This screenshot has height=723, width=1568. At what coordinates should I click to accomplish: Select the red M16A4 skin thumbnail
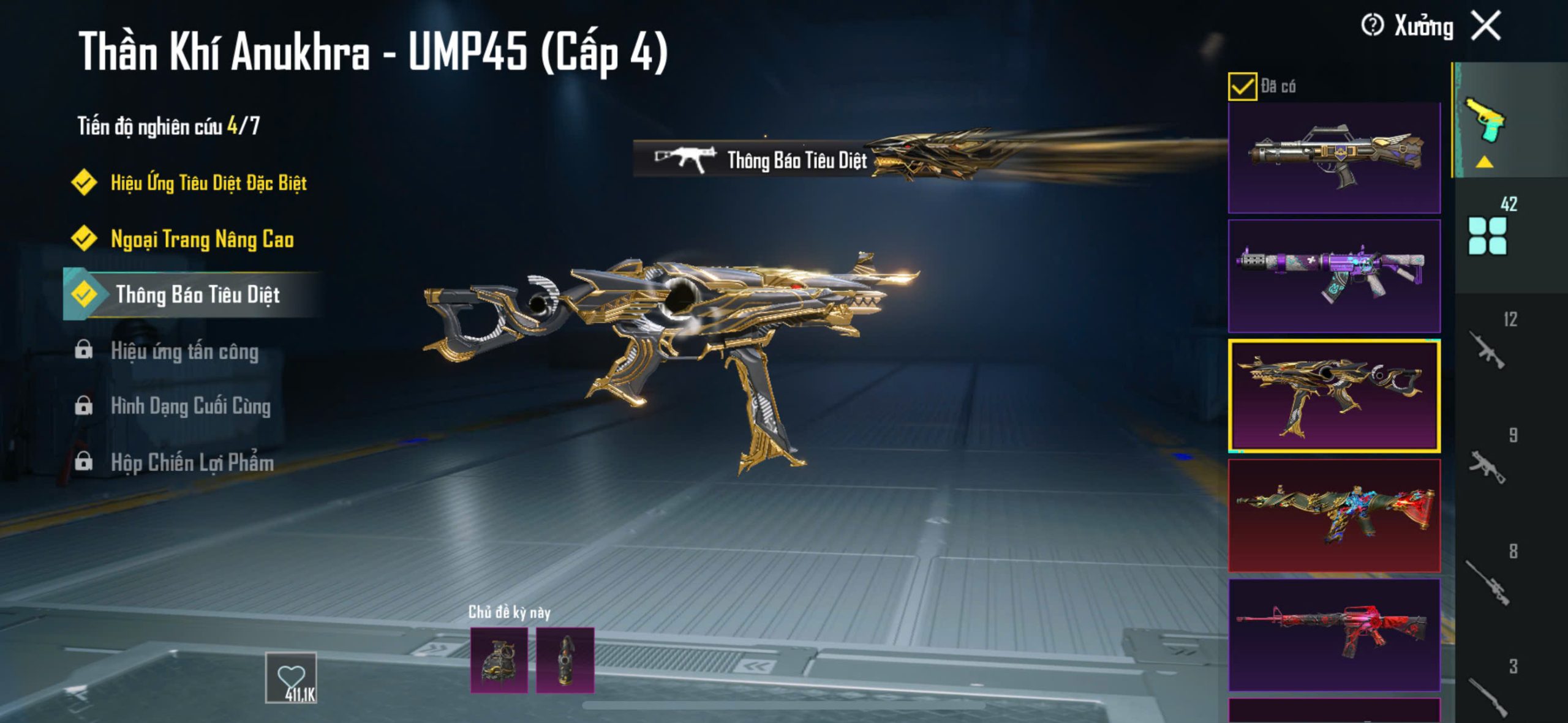tap(1334, 635)
